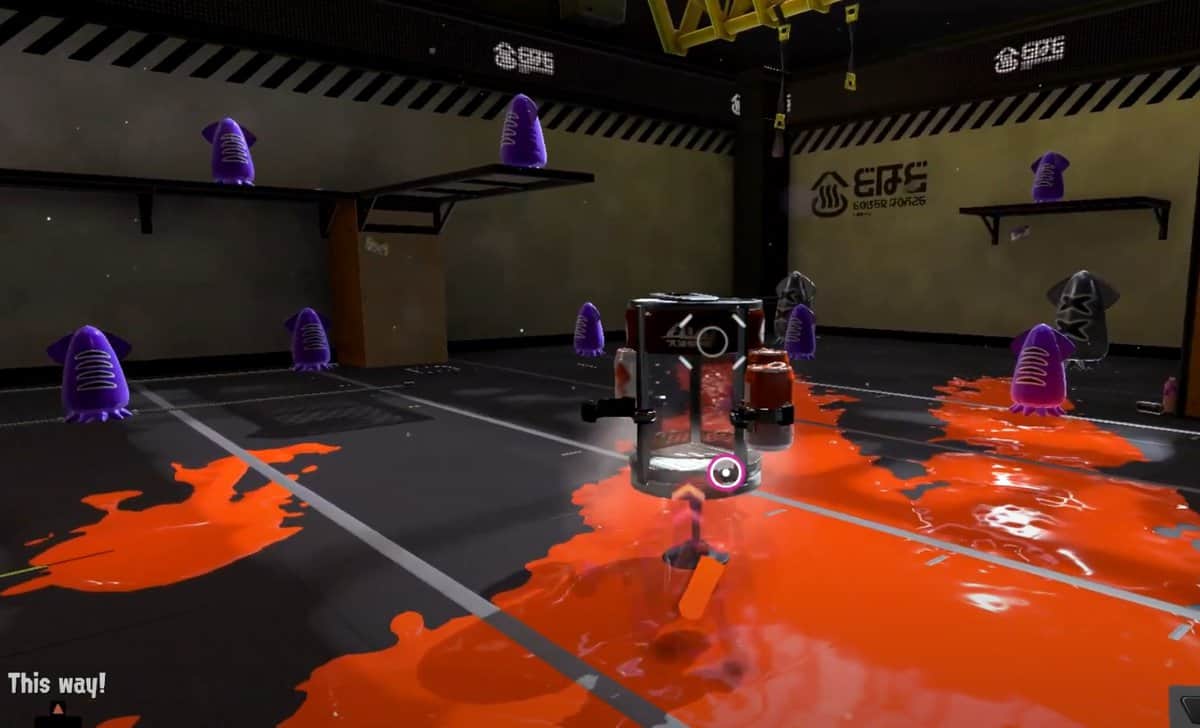Screen dimensions: 1200x728
Task: Send the "This way!" signal
Action: 57,686
